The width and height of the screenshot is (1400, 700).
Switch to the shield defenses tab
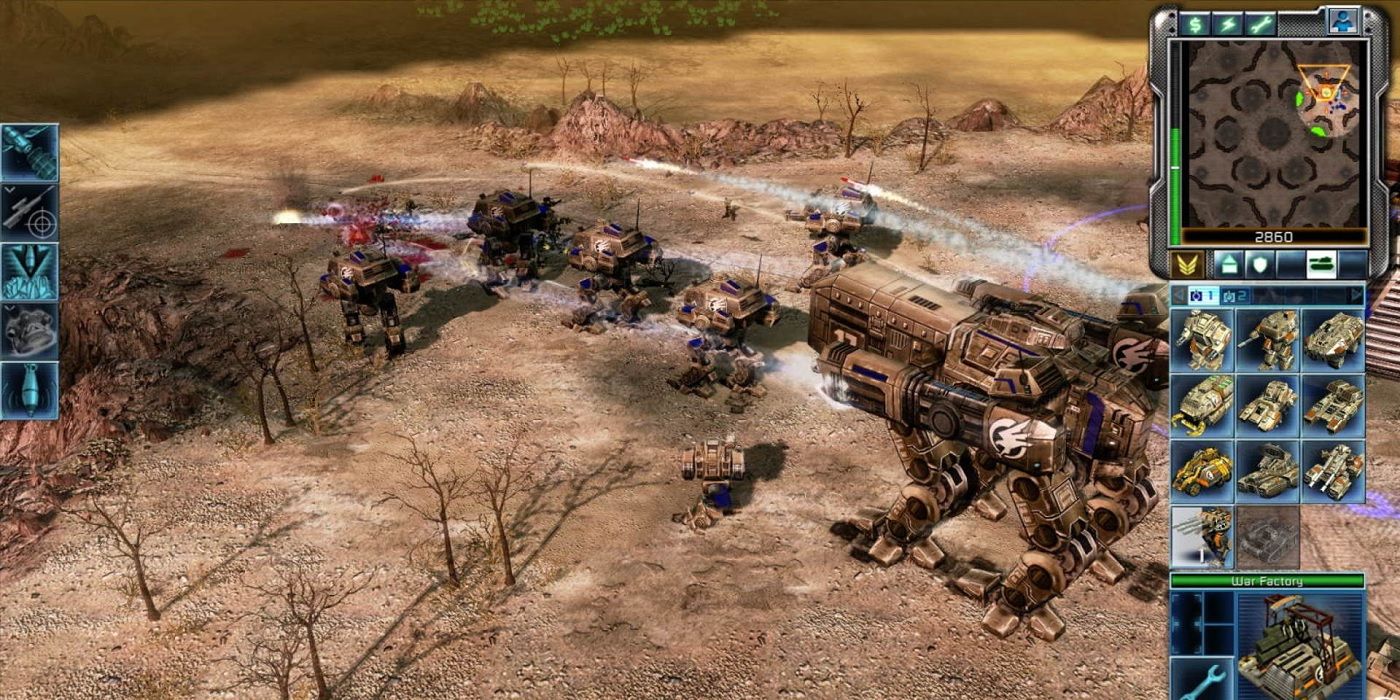(x=1257, y=265)
